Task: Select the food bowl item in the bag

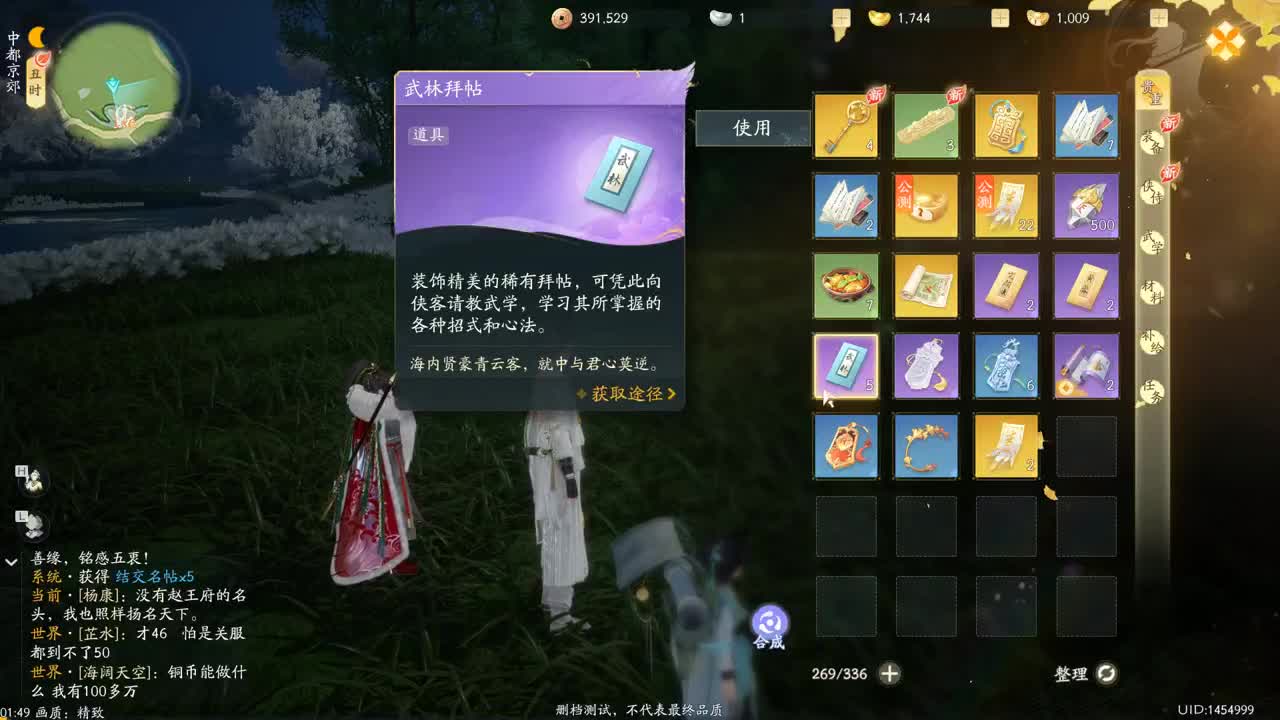Action: (845, 287)
